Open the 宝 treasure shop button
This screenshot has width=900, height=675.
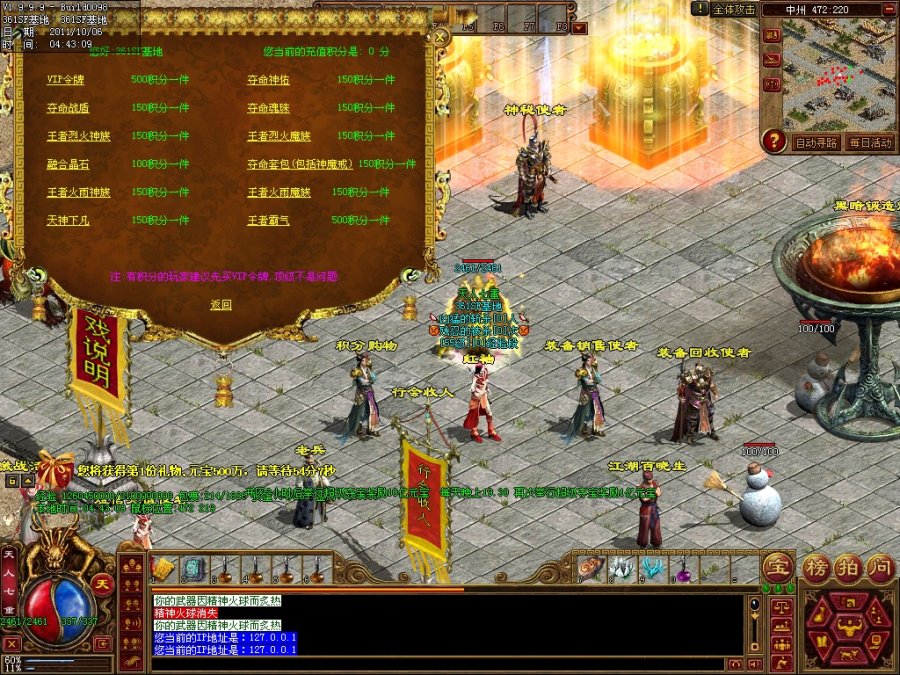pos(777,567)
